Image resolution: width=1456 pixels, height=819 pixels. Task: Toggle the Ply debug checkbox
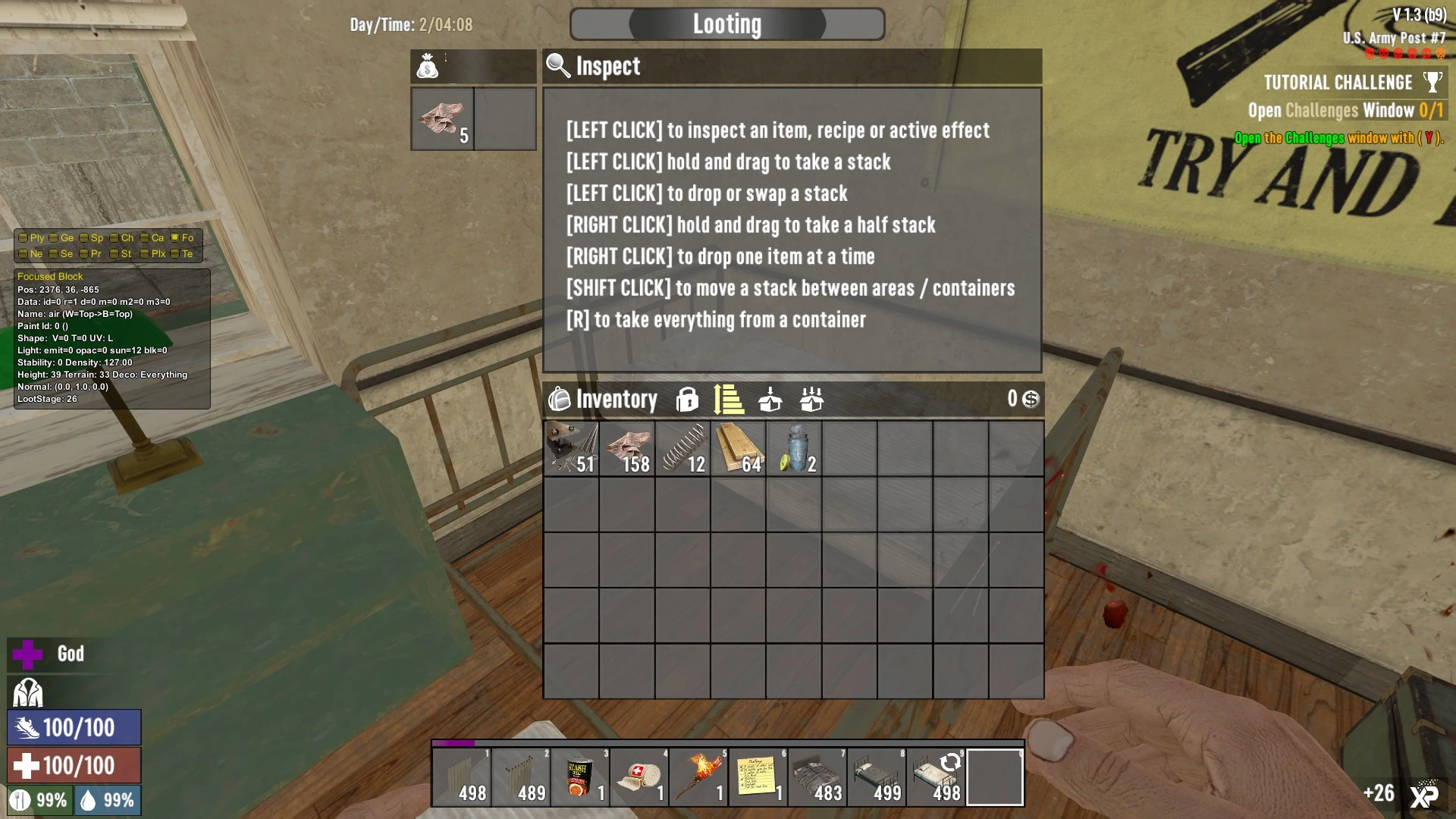(24, 238)
